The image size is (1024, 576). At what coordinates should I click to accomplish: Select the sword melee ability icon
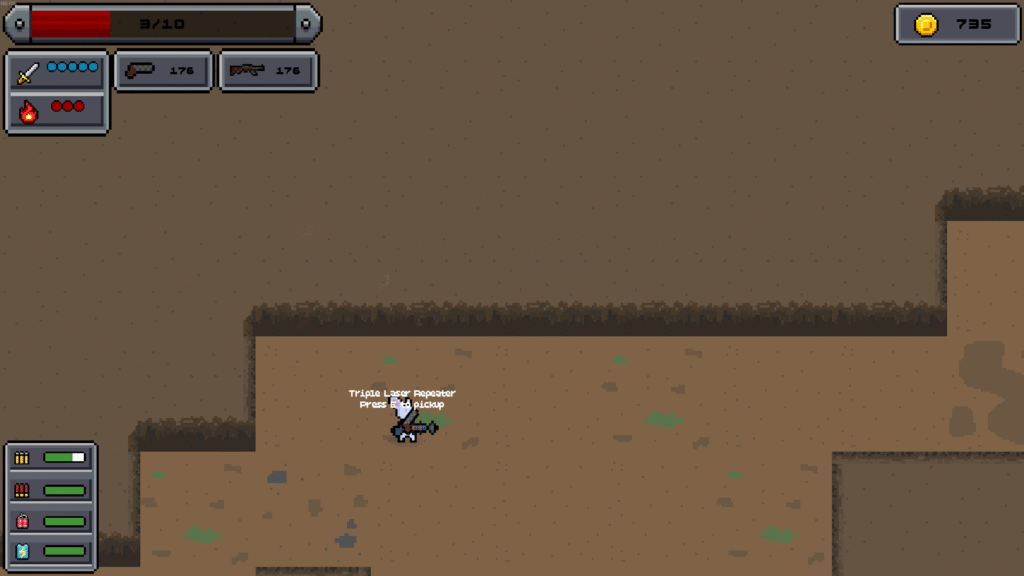click(x=28, y=73)
